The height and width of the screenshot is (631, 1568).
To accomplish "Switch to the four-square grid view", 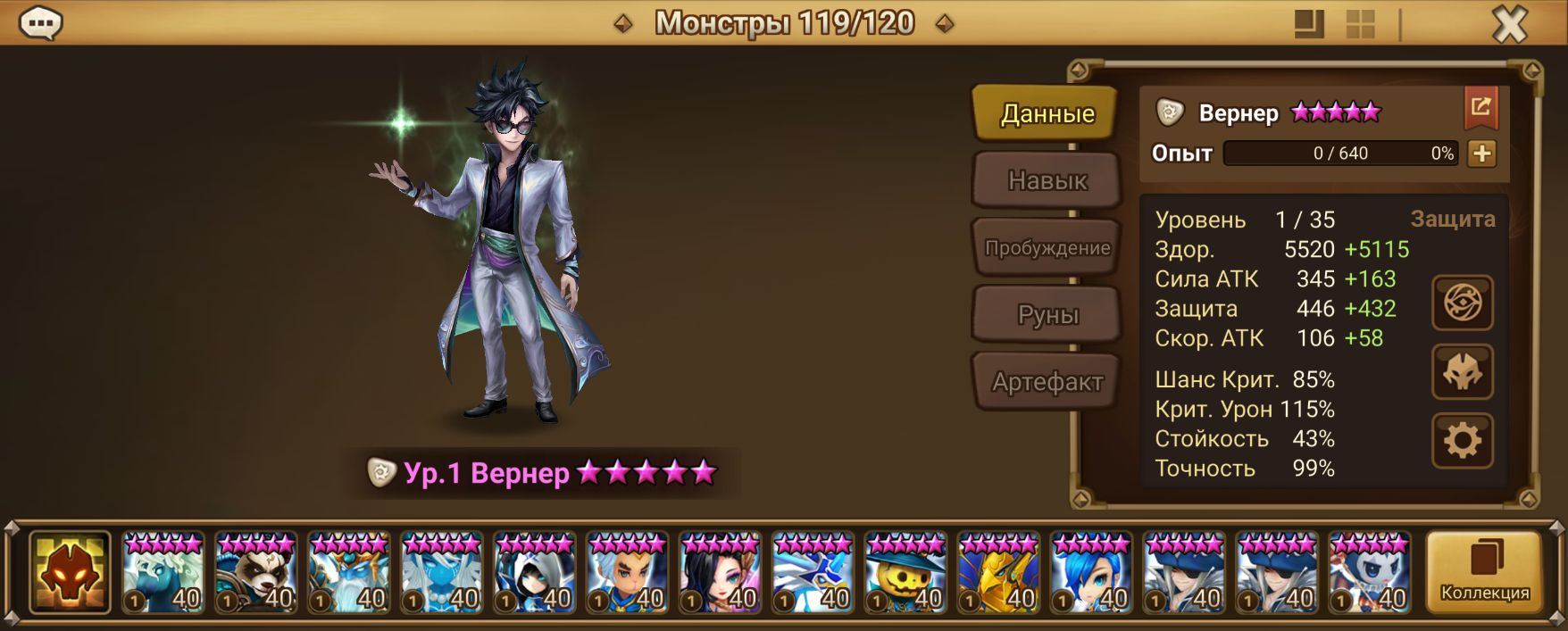I will pos(1360,25).
